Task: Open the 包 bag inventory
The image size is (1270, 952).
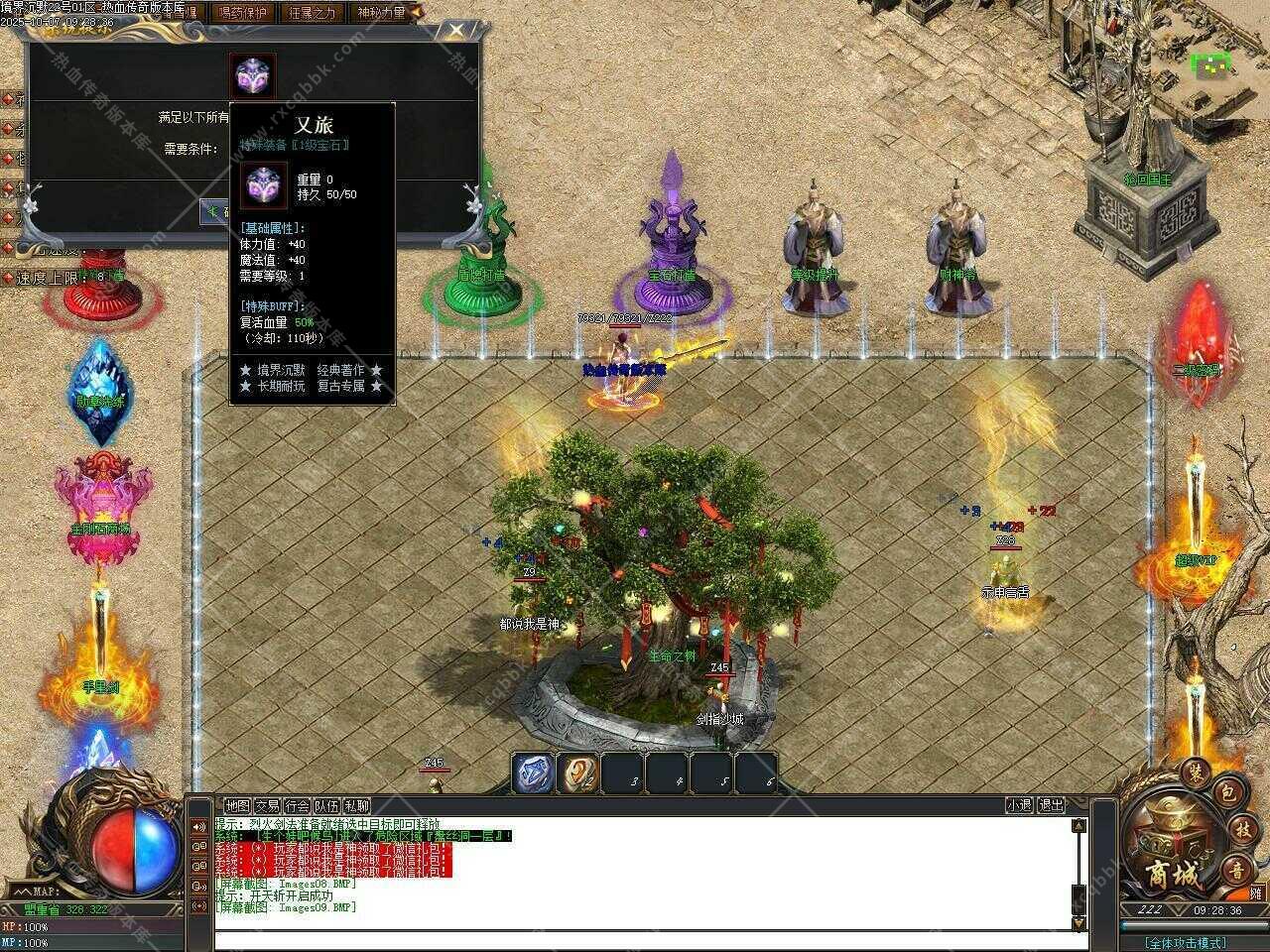Action: click(1226, 795)
